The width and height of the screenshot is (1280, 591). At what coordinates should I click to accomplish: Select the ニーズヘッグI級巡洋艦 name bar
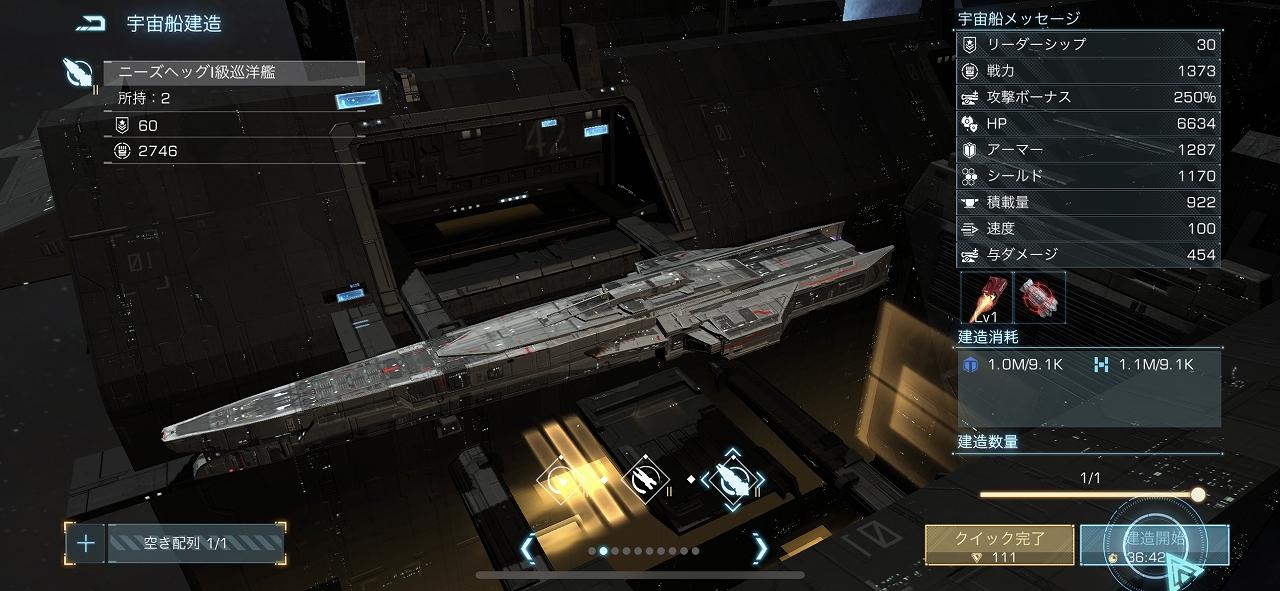pyautogui.click(x=234, y=73)
